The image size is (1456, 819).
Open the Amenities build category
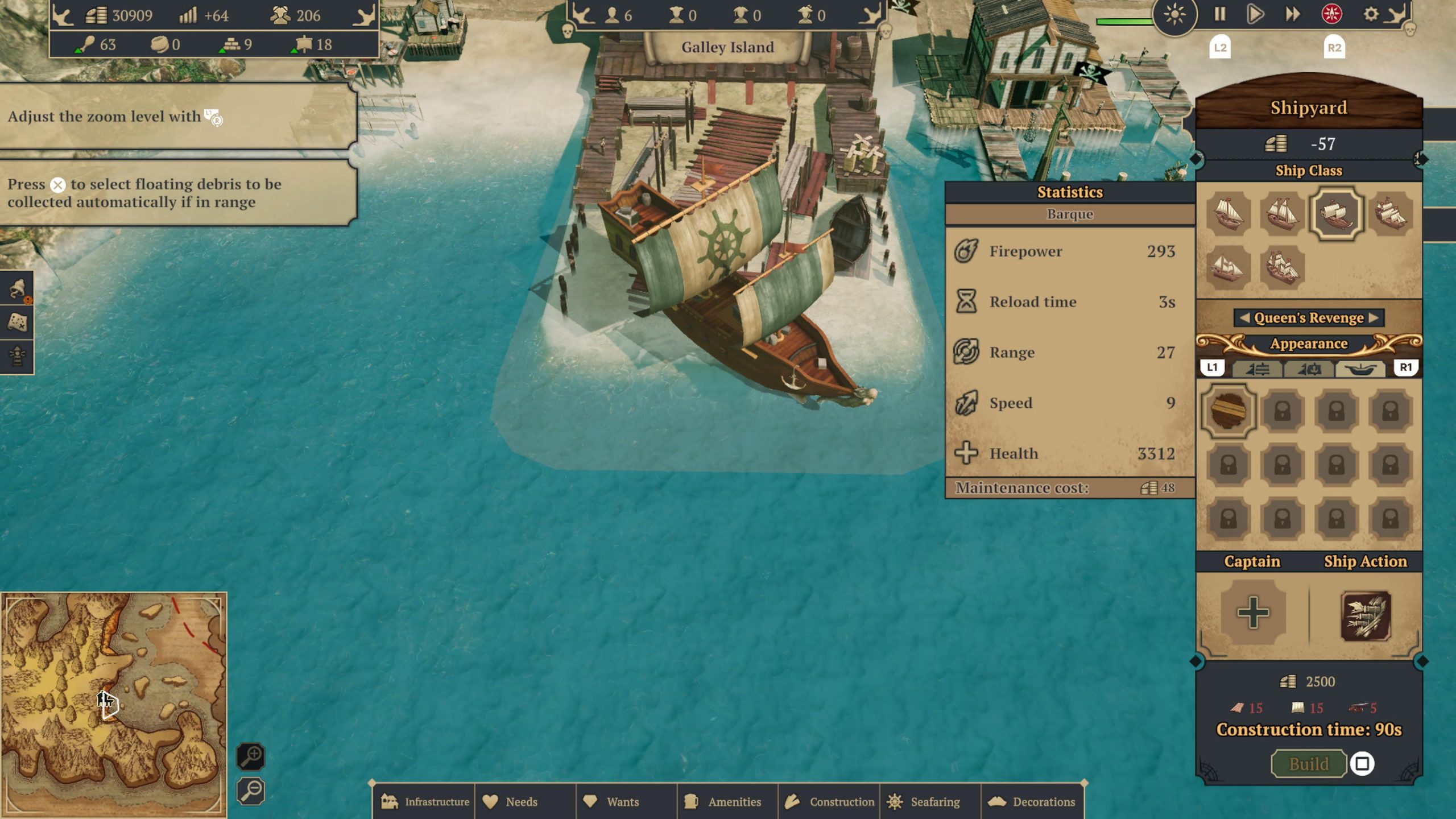click(727, 802)
